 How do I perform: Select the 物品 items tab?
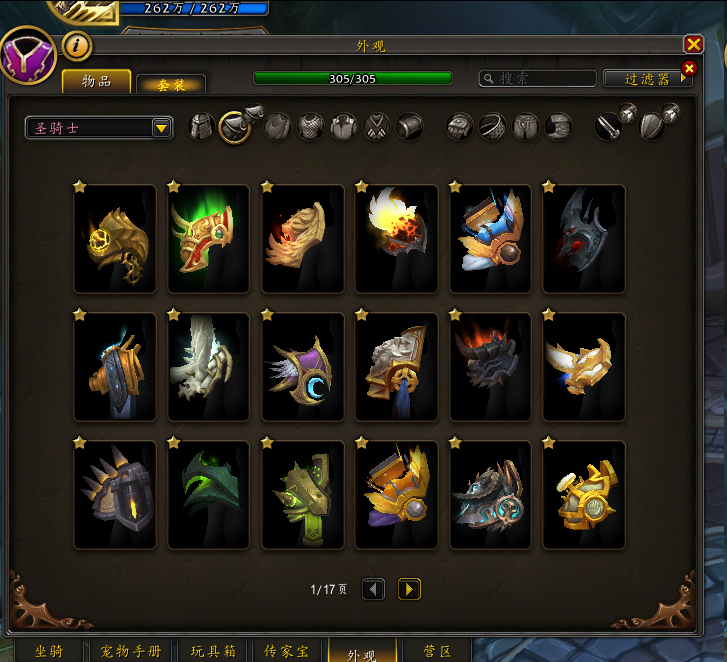[97, 82]
